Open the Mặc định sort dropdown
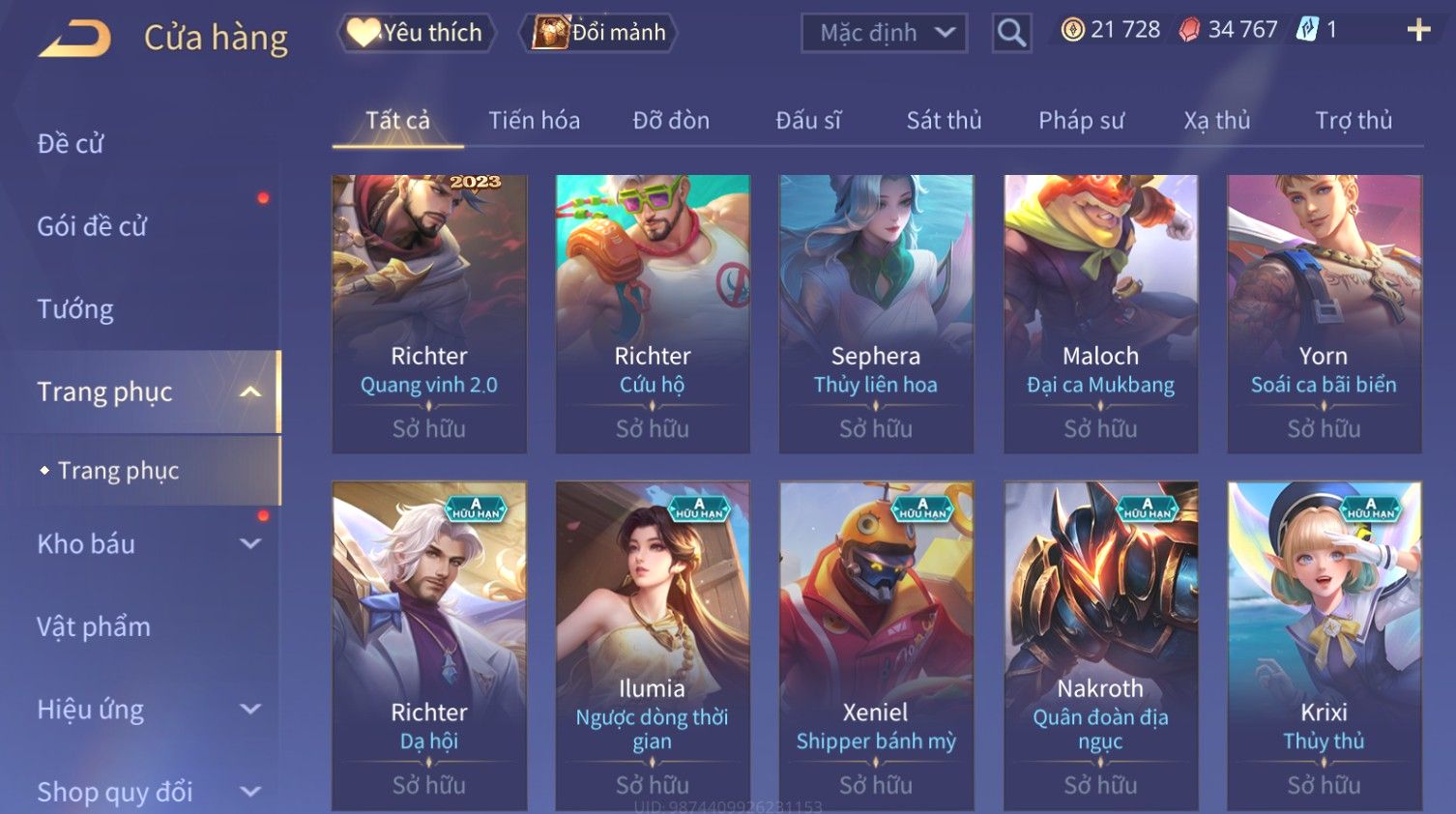The width and height of the screenshot is (1456, 814). 884,33
